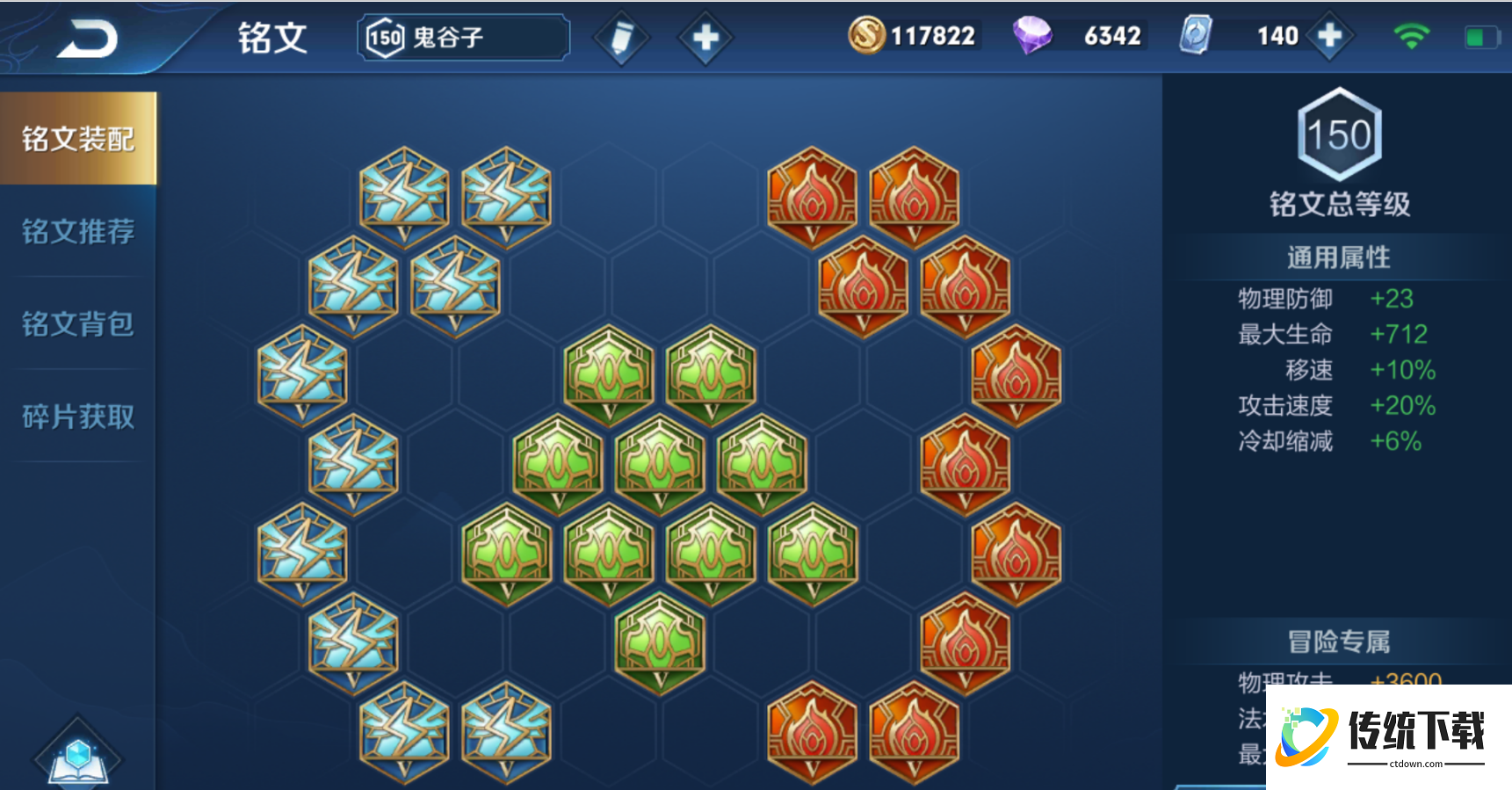This screenshot has height=790, width=1512.
Task: Open the 铭文推荐 tab
Action: pos(78,231)
